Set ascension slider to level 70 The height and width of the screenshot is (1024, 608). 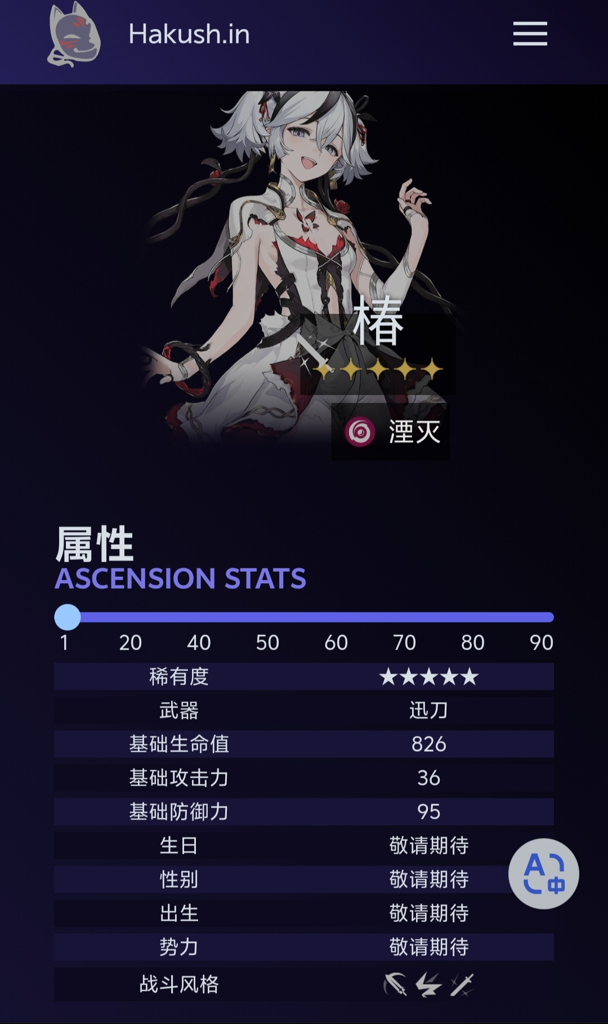click(405, 617)
